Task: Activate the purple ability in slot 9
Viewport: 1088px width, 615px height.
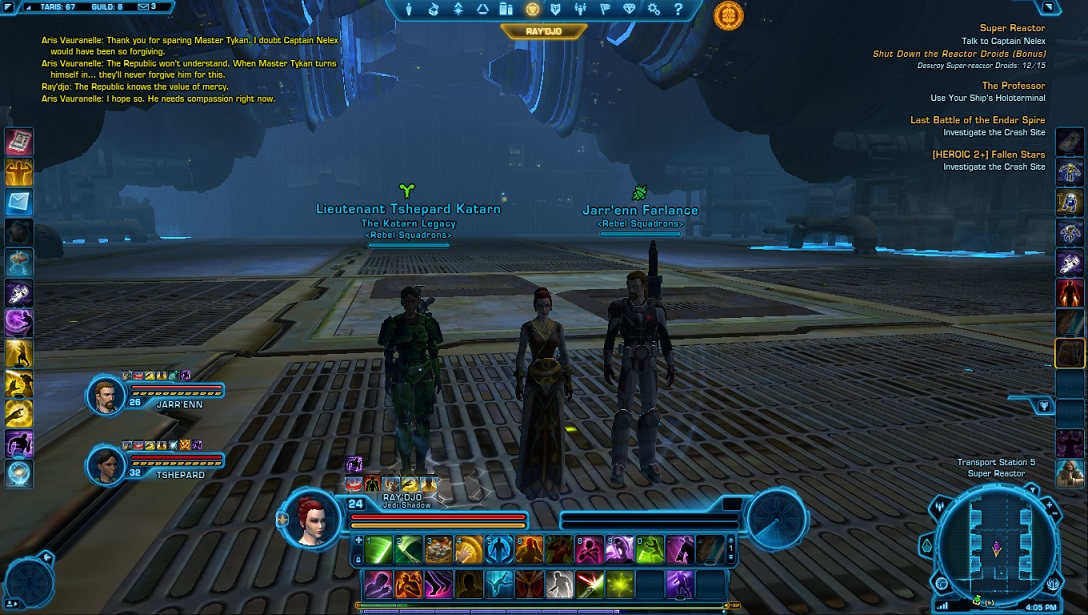Action: (620, 550)
